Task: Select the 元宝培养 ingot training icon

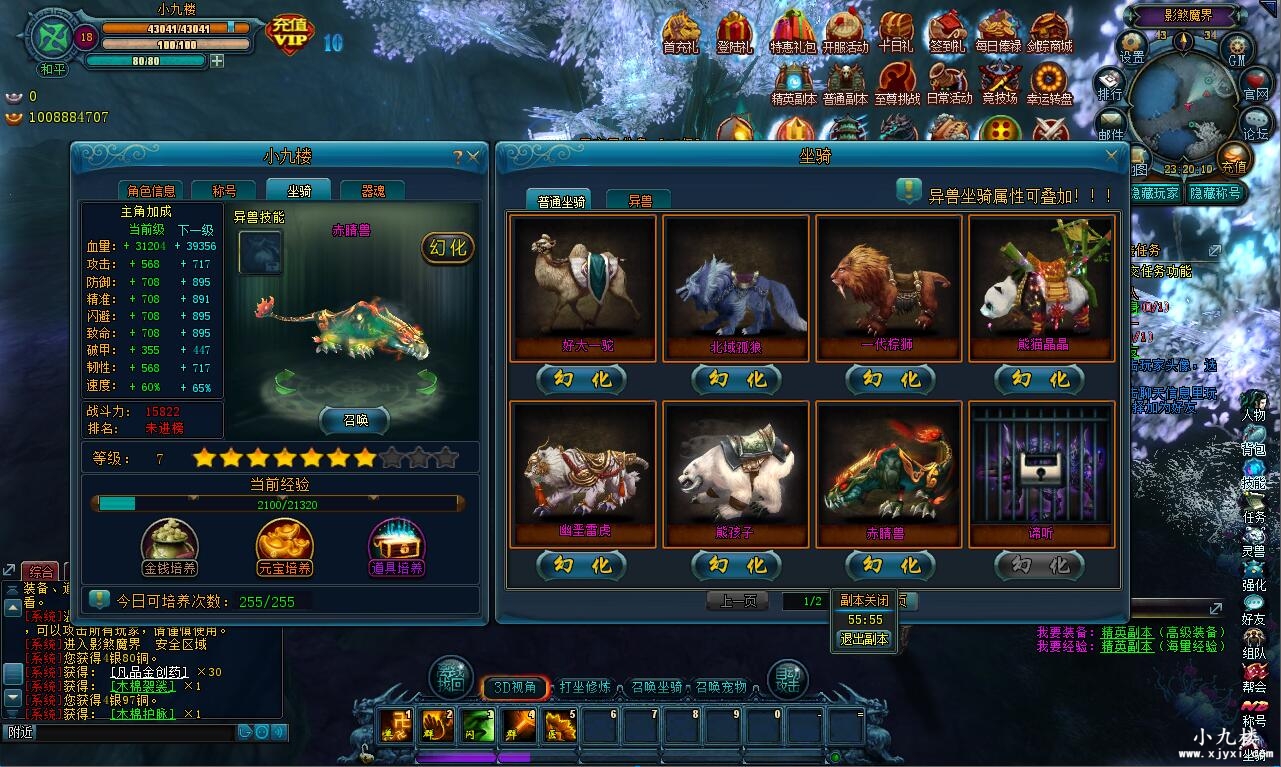Action: point(283,541)
